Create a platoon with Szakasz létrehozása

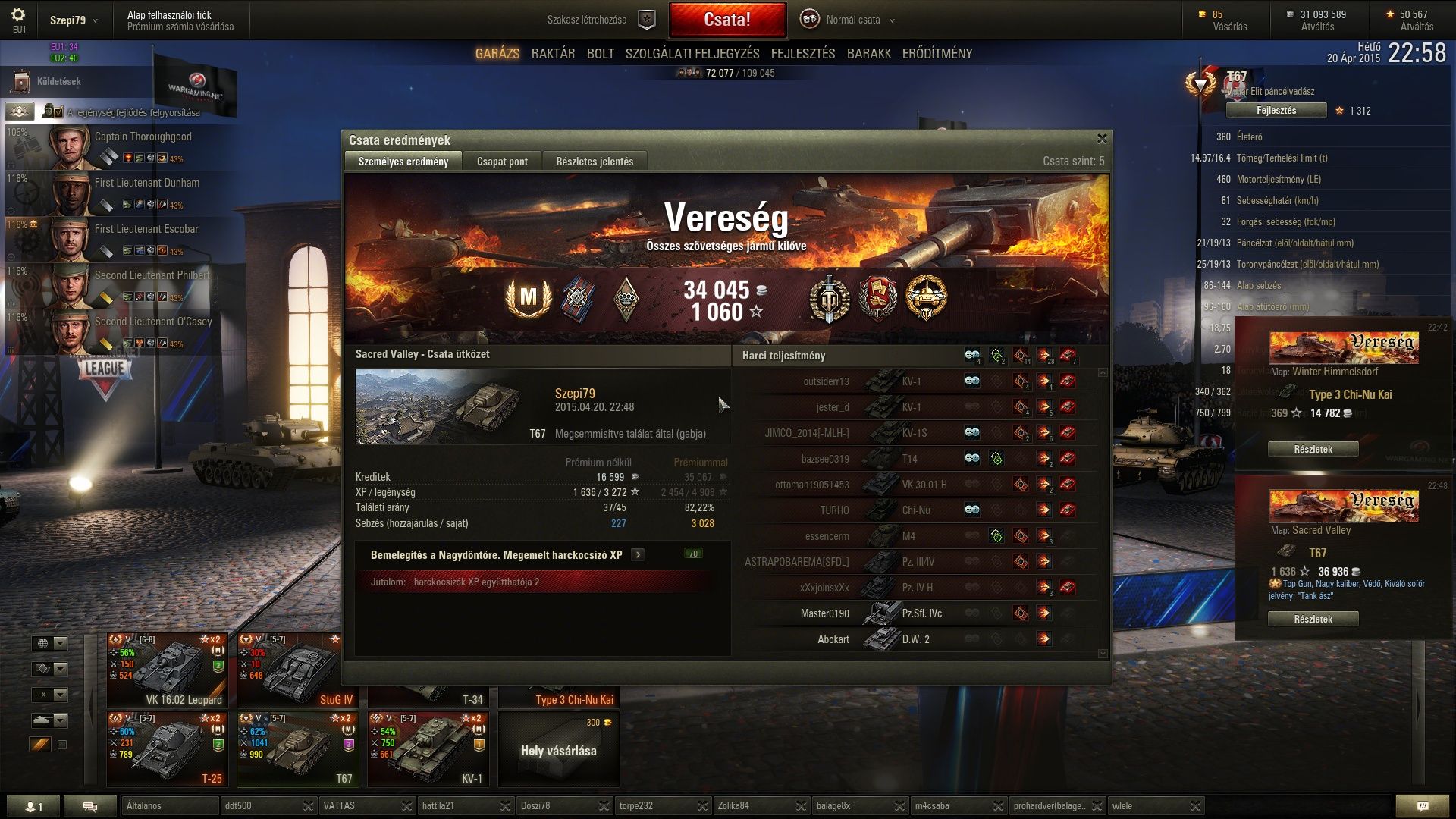[x=599, y=20]
